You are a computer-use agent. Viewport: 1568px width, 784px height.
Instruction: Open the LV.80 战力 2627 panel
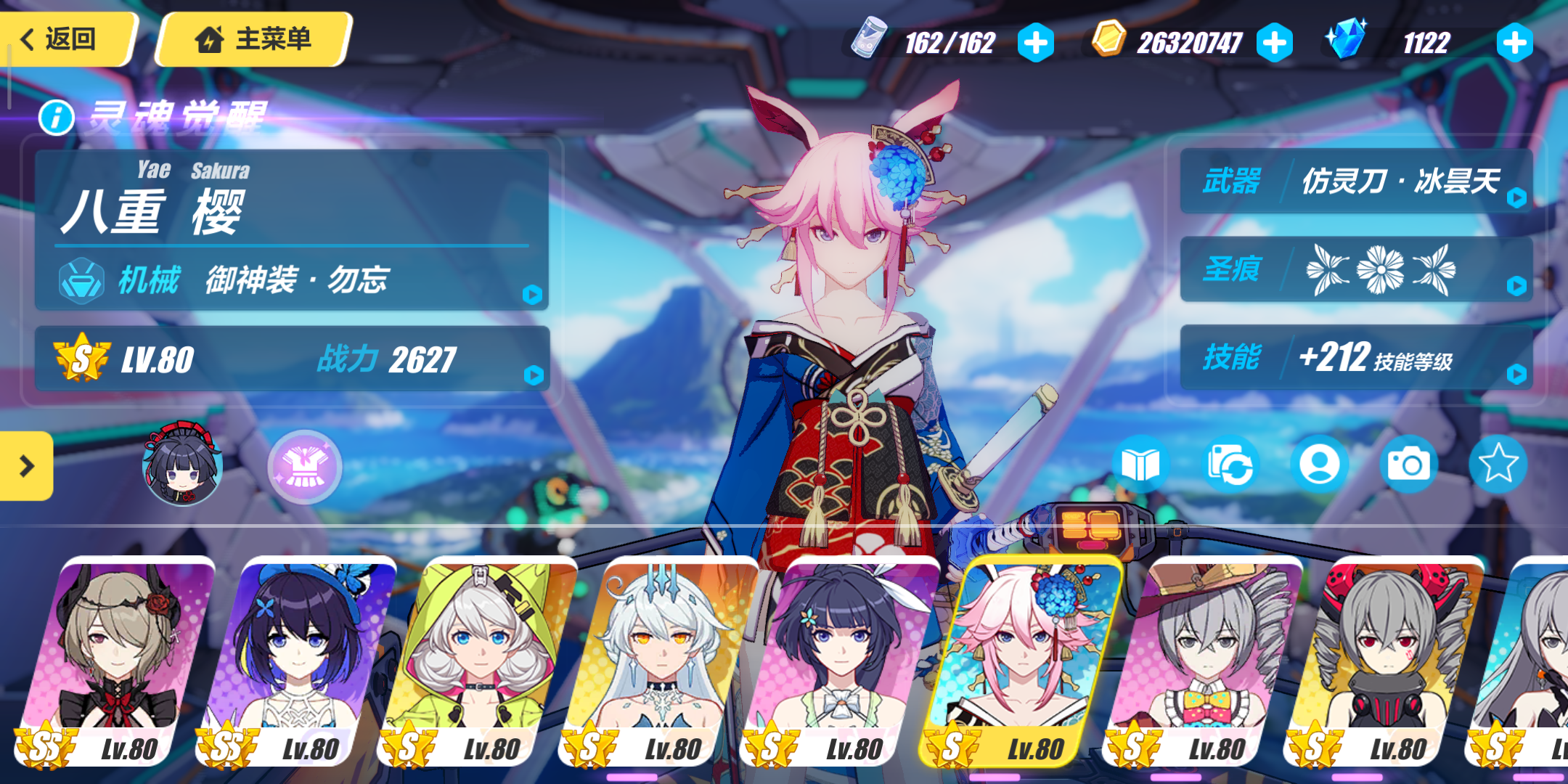[292, 359]
